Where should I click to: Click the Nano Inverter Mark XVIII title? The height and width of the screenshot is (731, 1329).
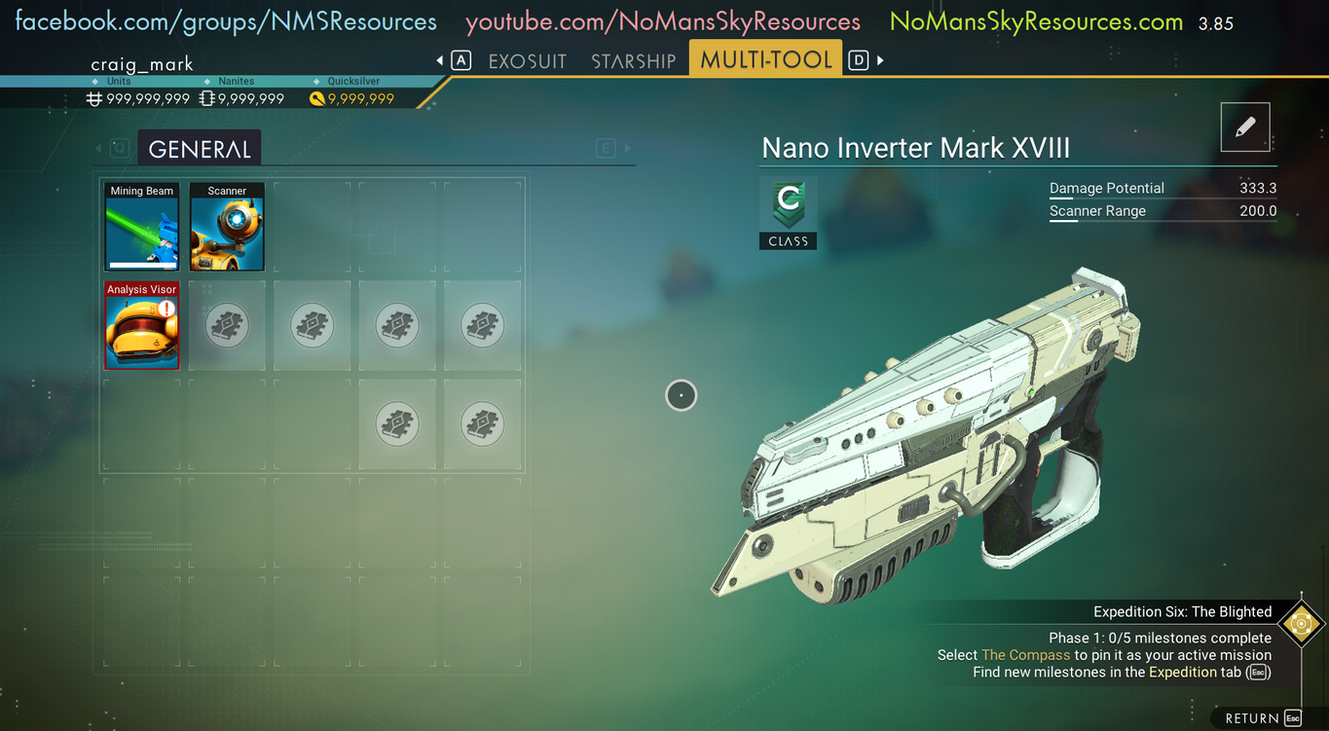click(916, 147)
